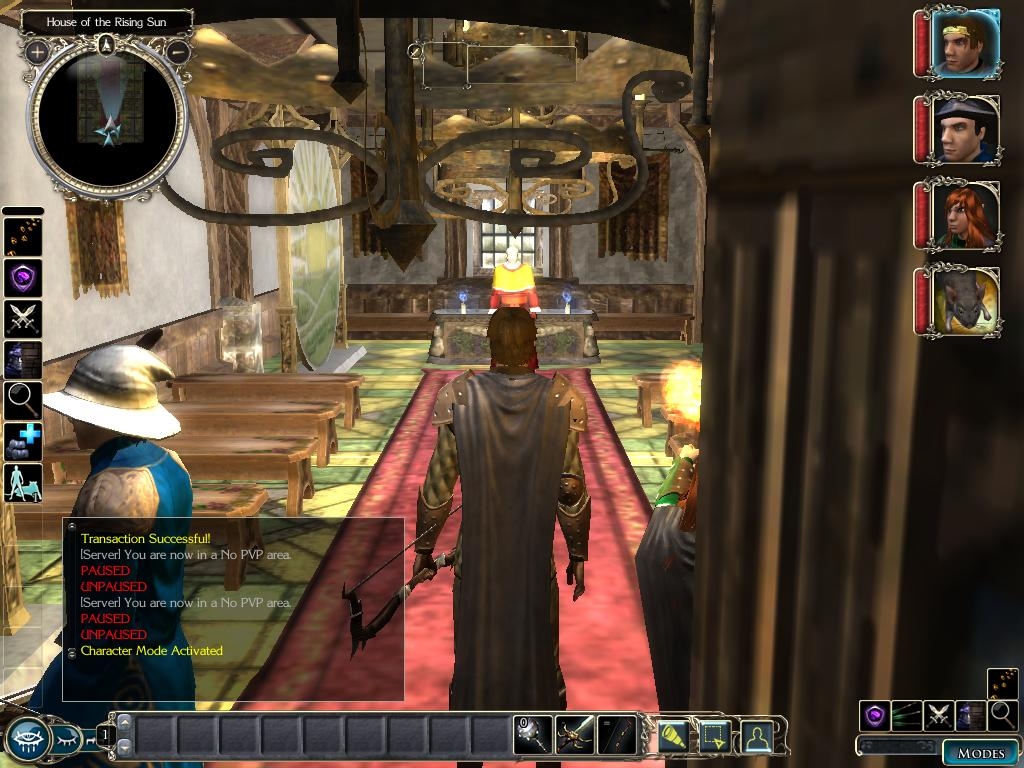
Task: Select the crossed swords combat icon
Action: (22, 318)
